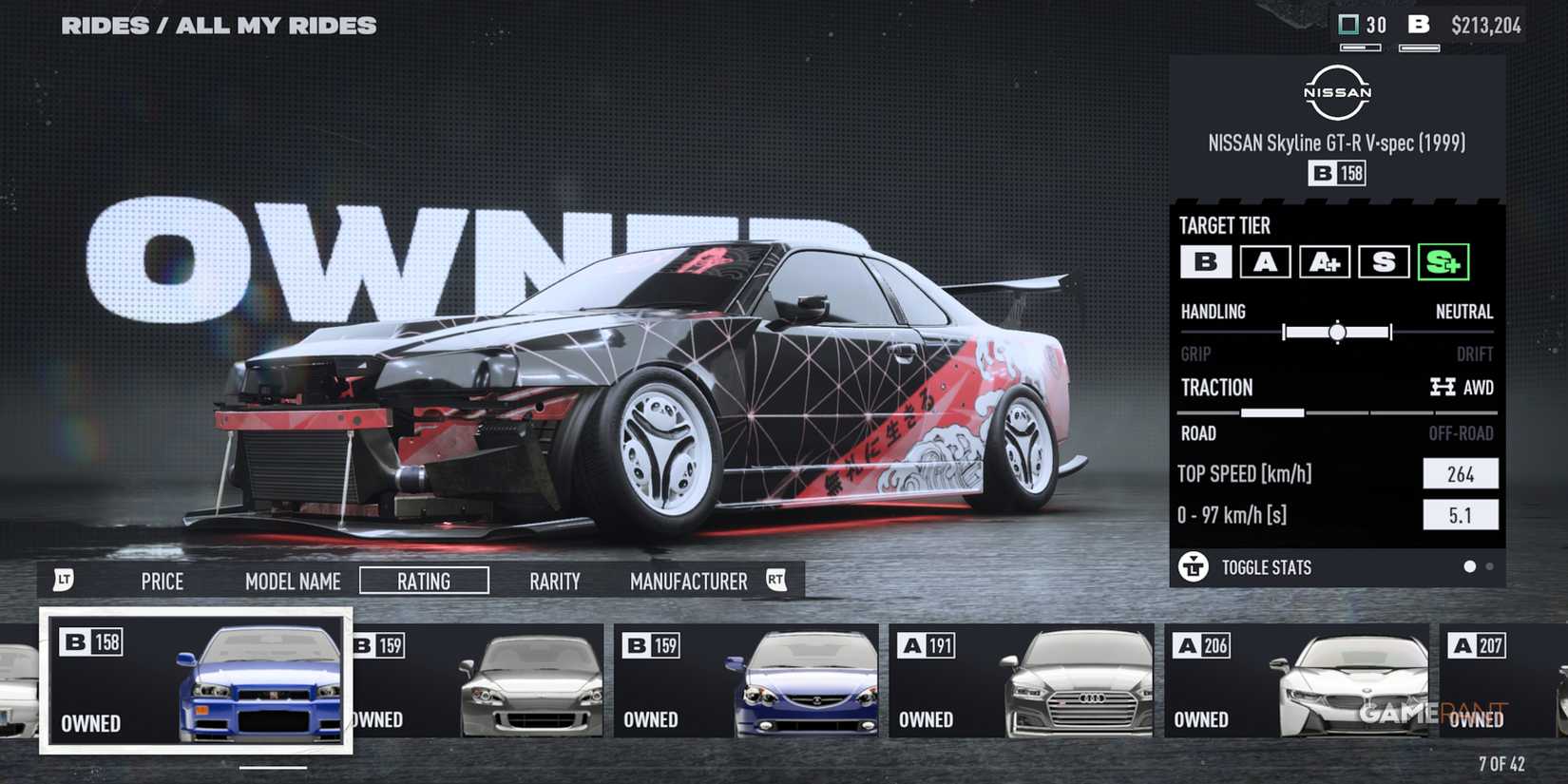Click the Toggle Stats controller icon
1568x784 pixels.
click(1193, 567)
